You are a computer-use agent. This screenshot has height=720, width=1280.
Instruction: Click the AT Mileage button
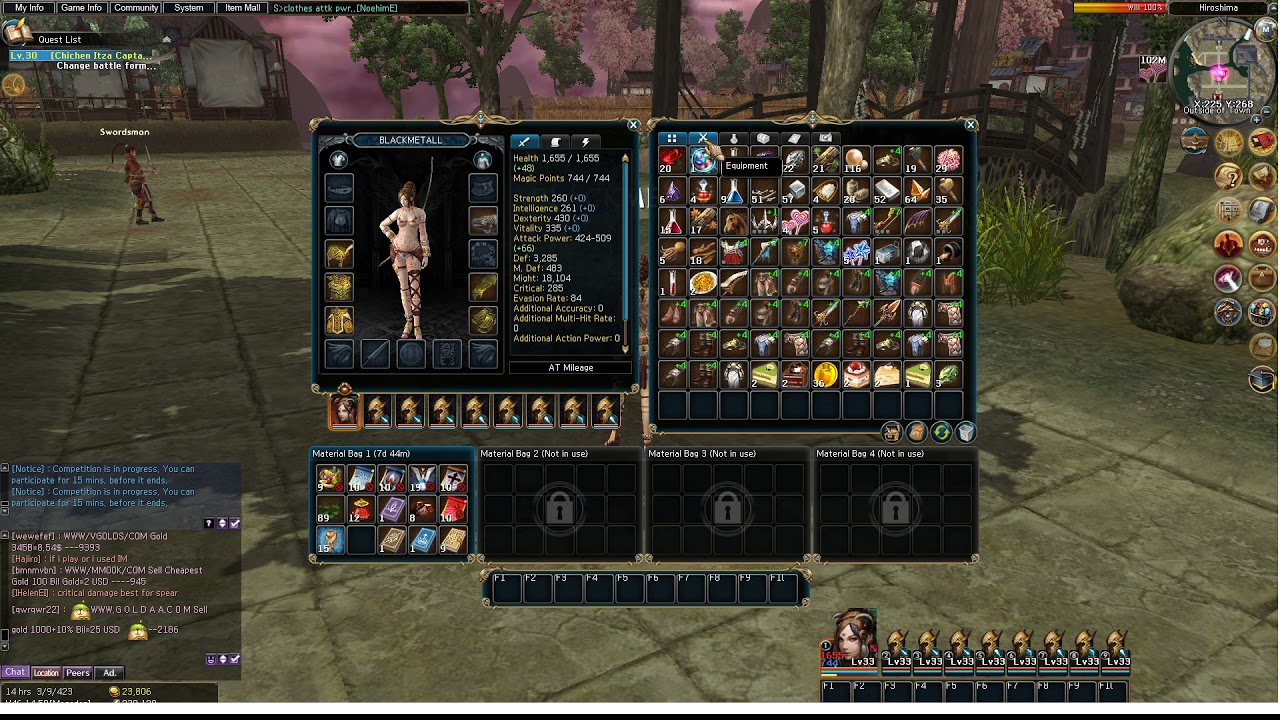coord(571,368)
